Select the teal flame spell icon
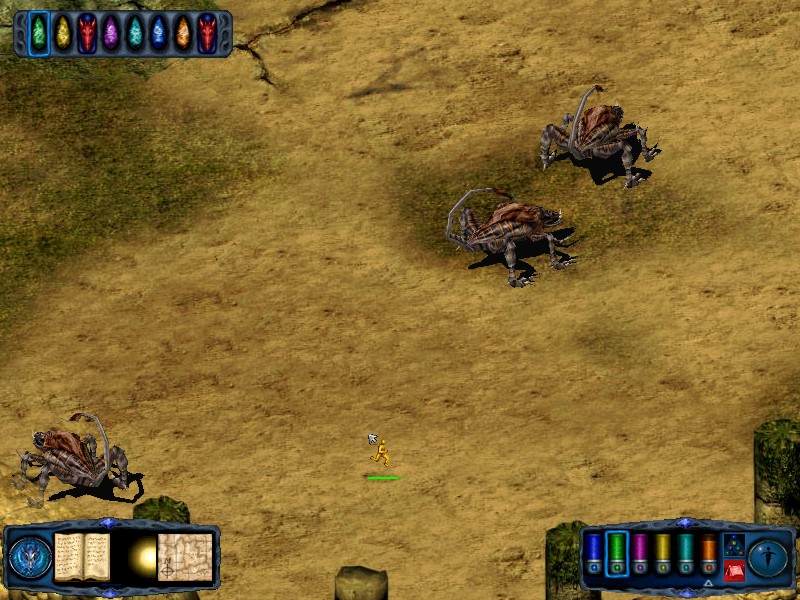The image size is (800, 600). 135,33
